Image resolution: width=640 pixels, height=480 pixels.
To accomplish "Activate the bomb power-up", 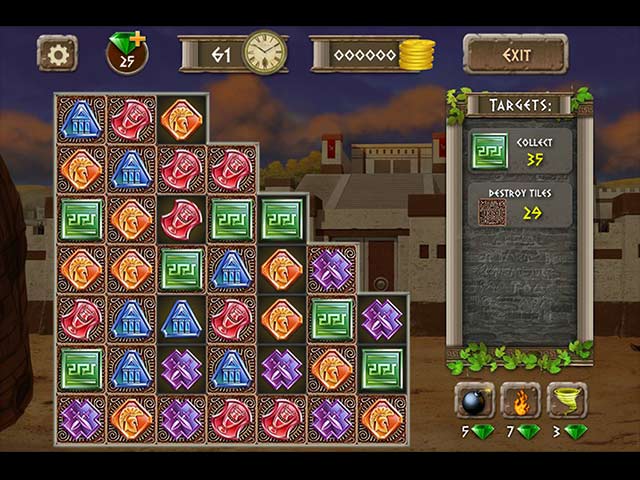I will pyautogui.click(x=475, y=400).
